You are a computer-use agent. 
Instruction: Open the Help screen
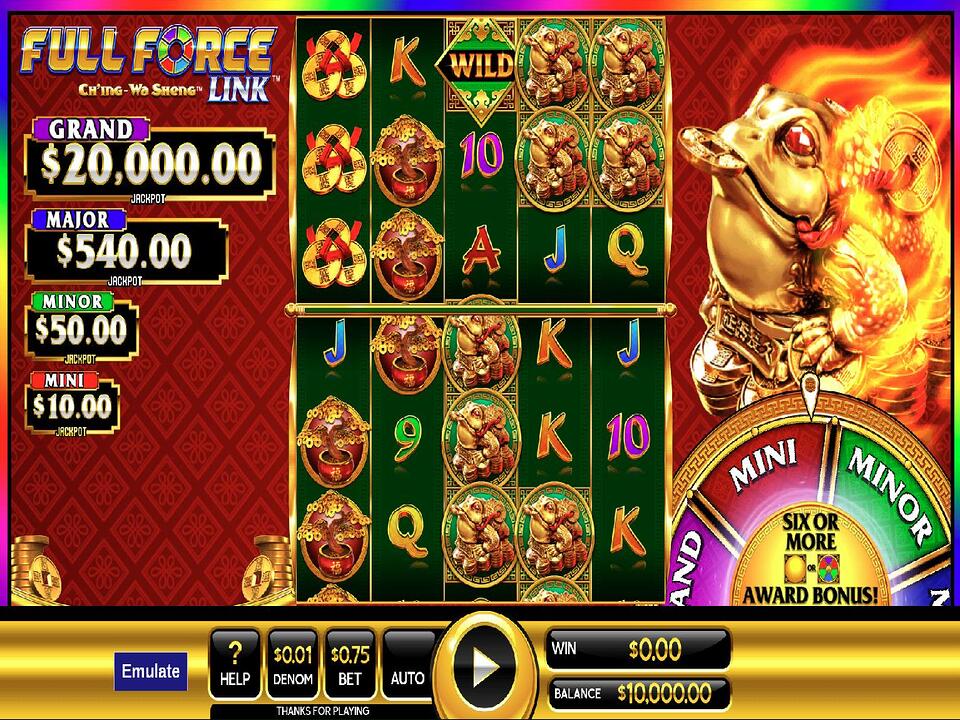(x=235, y=666)
